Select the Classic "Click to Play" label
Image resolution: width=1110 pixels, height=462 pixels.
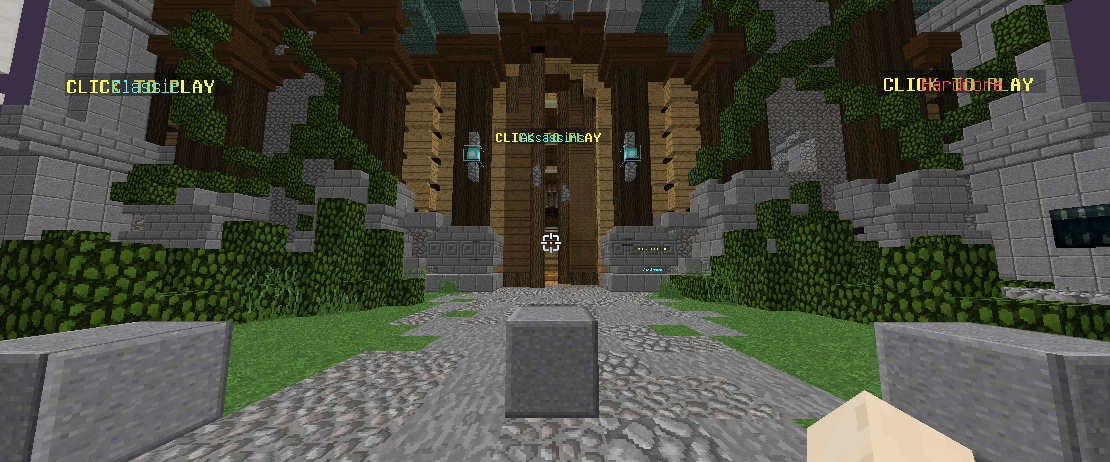(x=140, y=87)
